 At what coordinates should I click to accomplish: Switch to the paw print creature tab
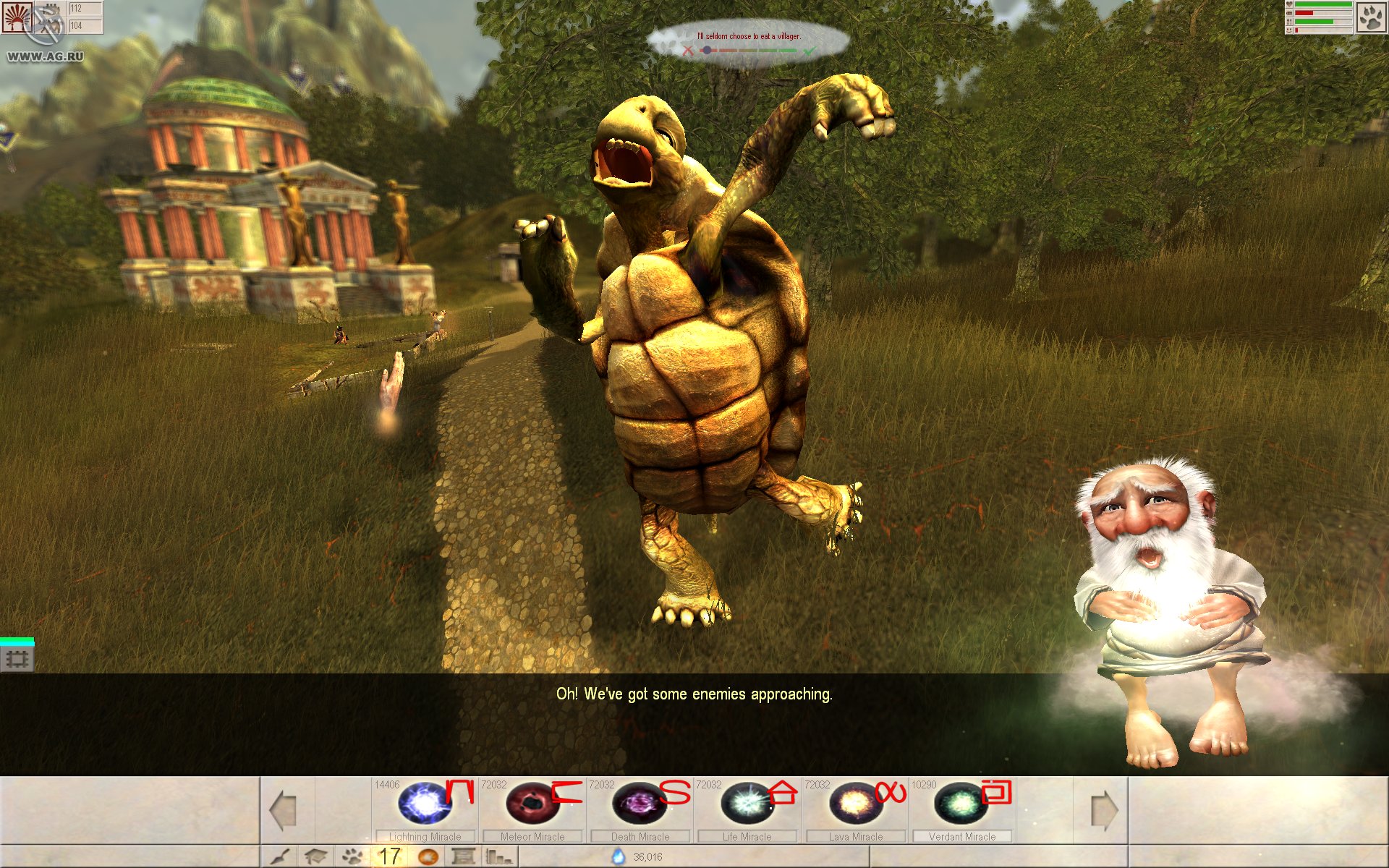click(352, 857)
